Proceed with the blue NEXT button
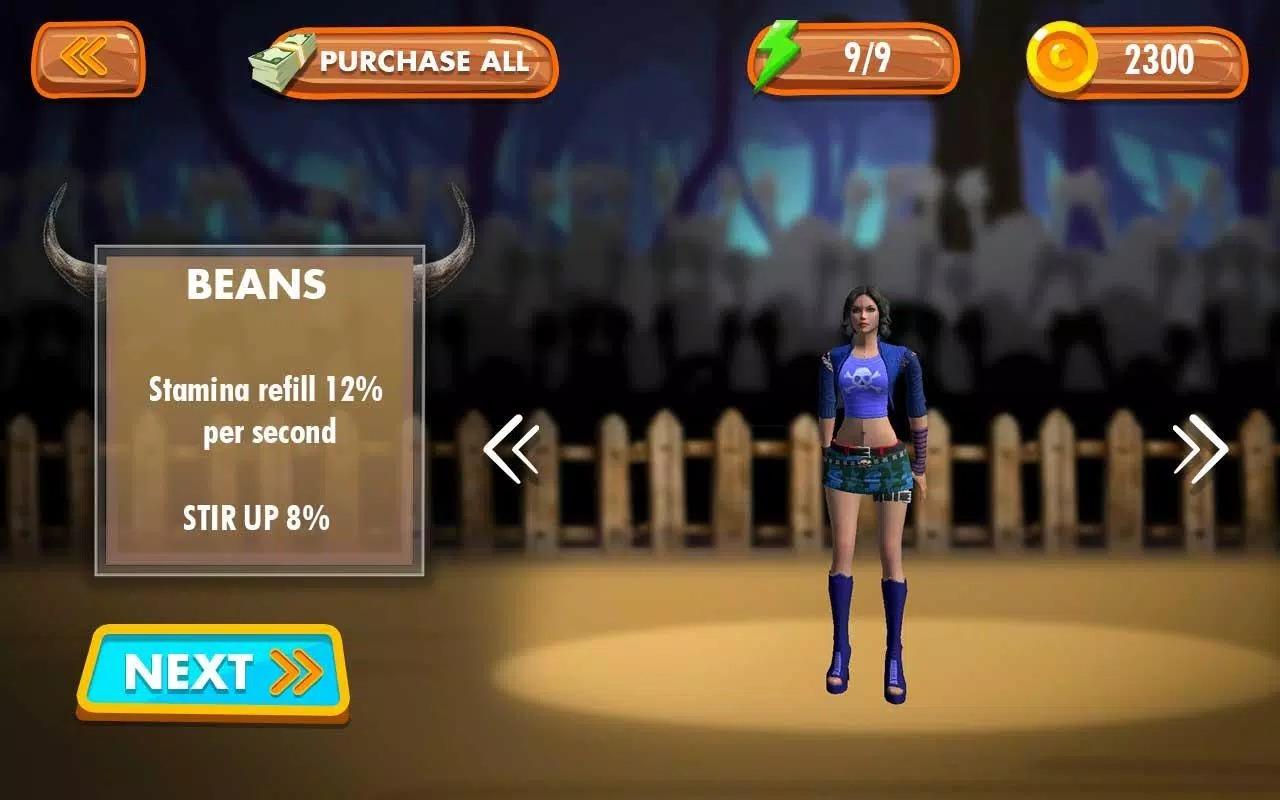The width and height of the screenshot is (1280, 800). 213,672
